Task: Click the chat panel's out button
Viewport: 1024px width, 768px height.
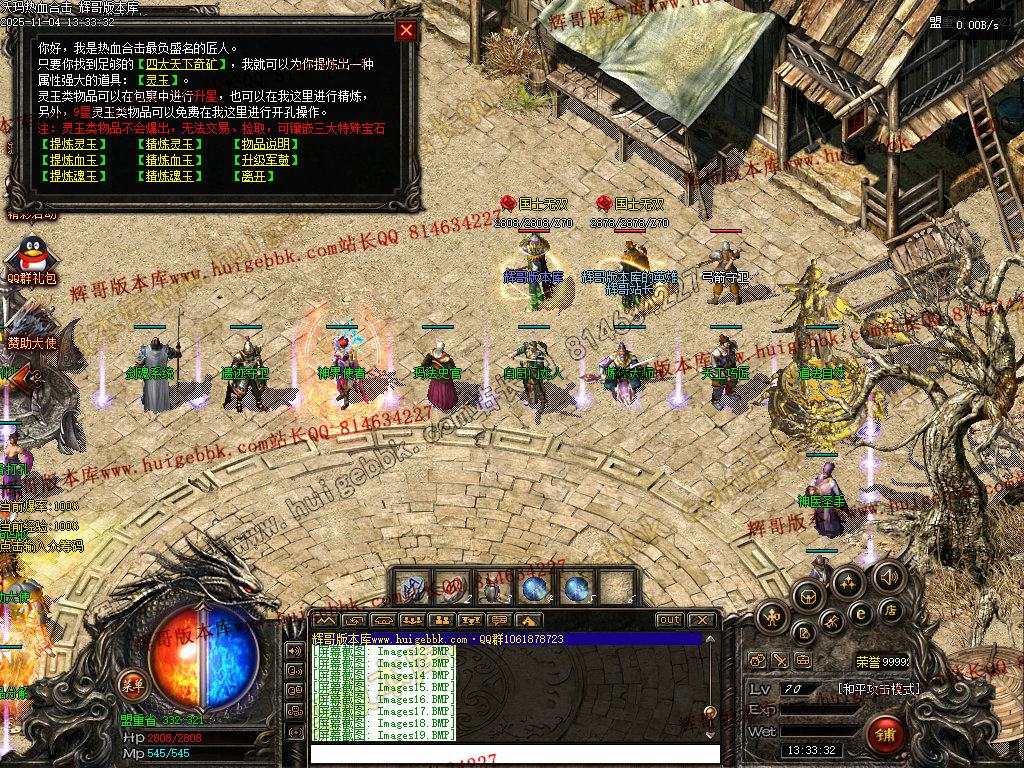Action: click(669, 620)
